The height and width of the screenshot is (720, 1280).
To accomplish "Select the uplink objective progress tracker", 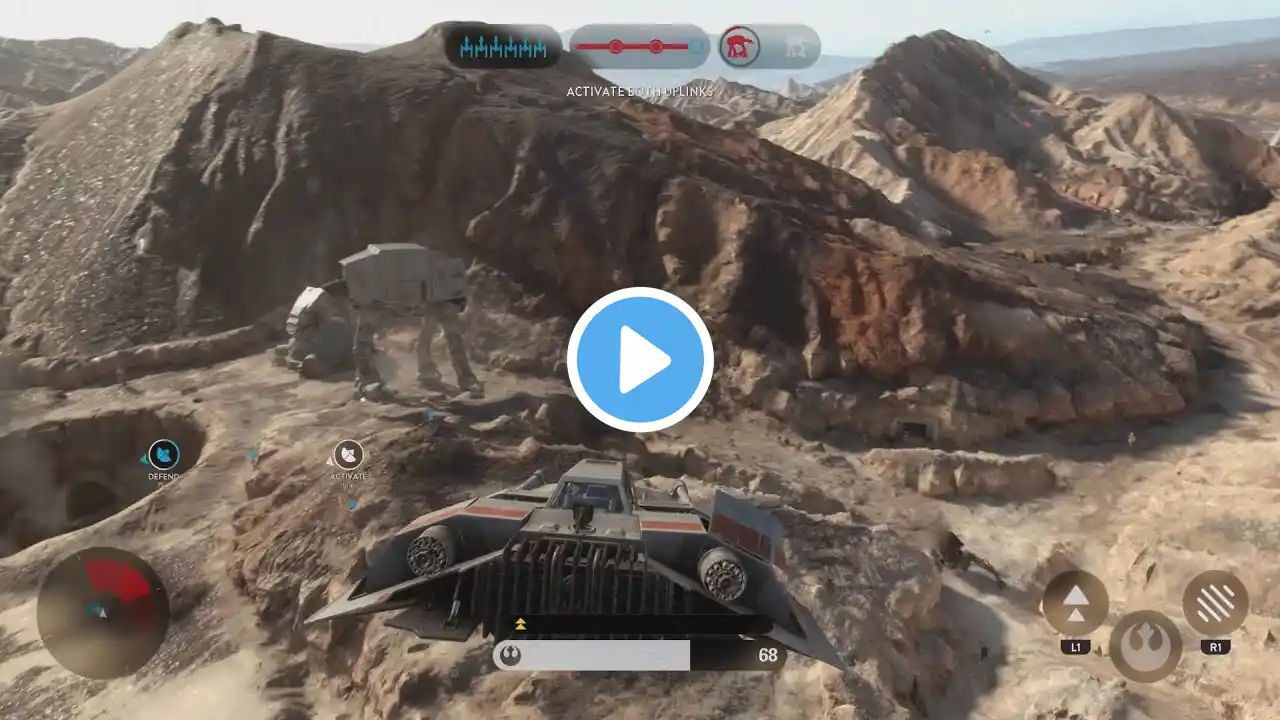I will coord(639,46).
